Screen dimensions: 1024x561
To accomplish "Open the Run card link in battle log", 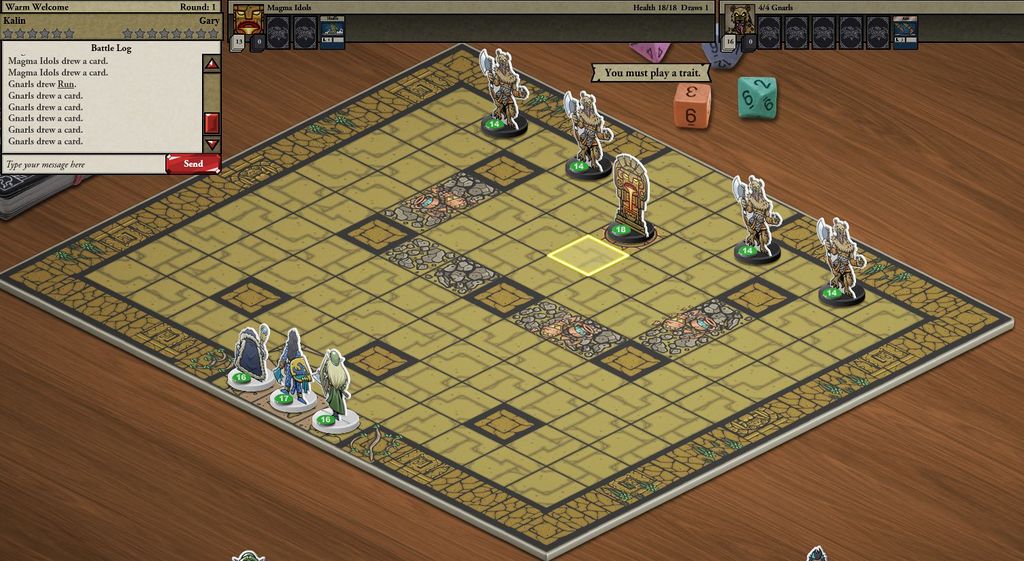I will (66, 84).
